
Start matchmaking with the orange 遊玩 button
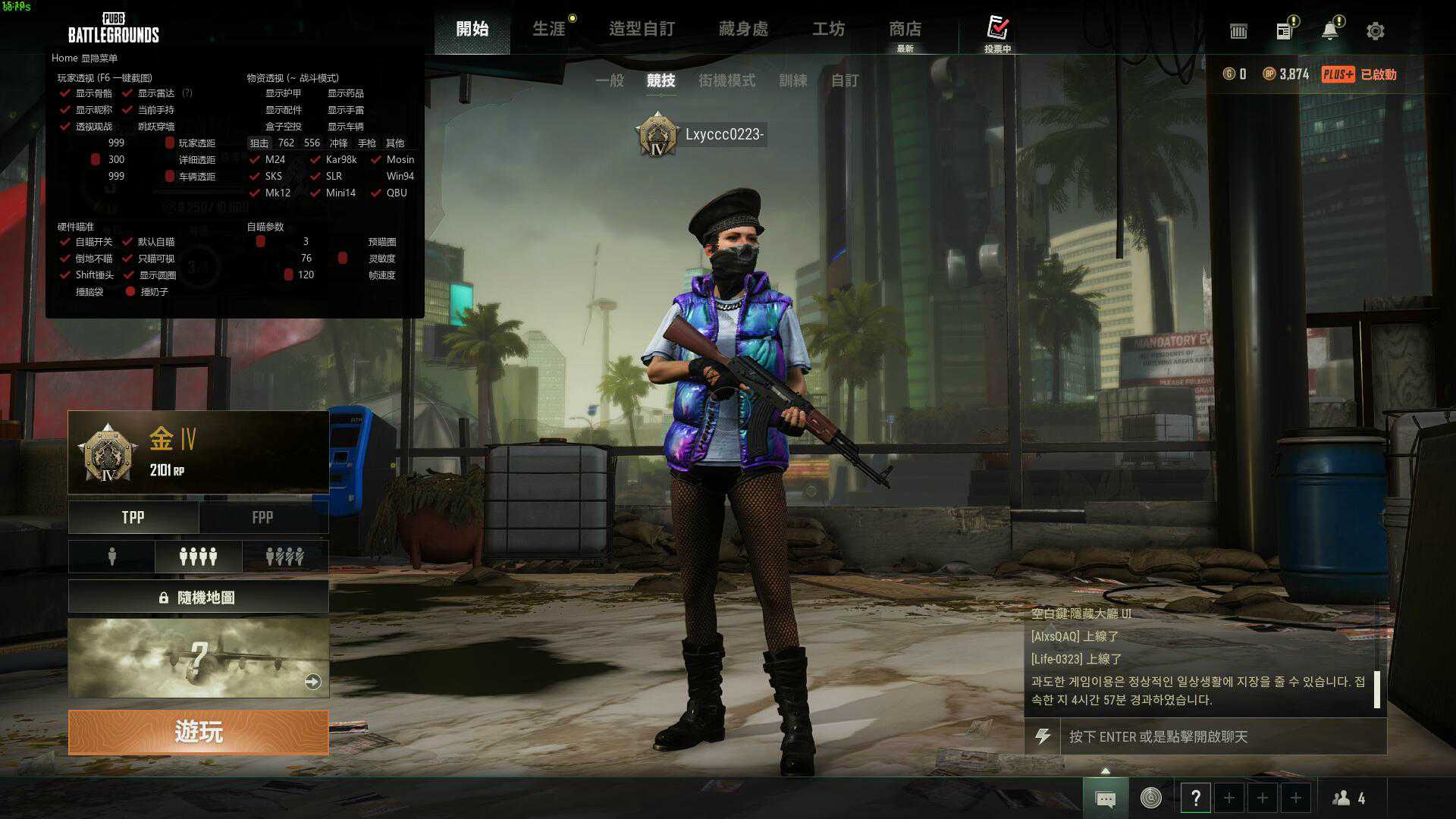198,732
